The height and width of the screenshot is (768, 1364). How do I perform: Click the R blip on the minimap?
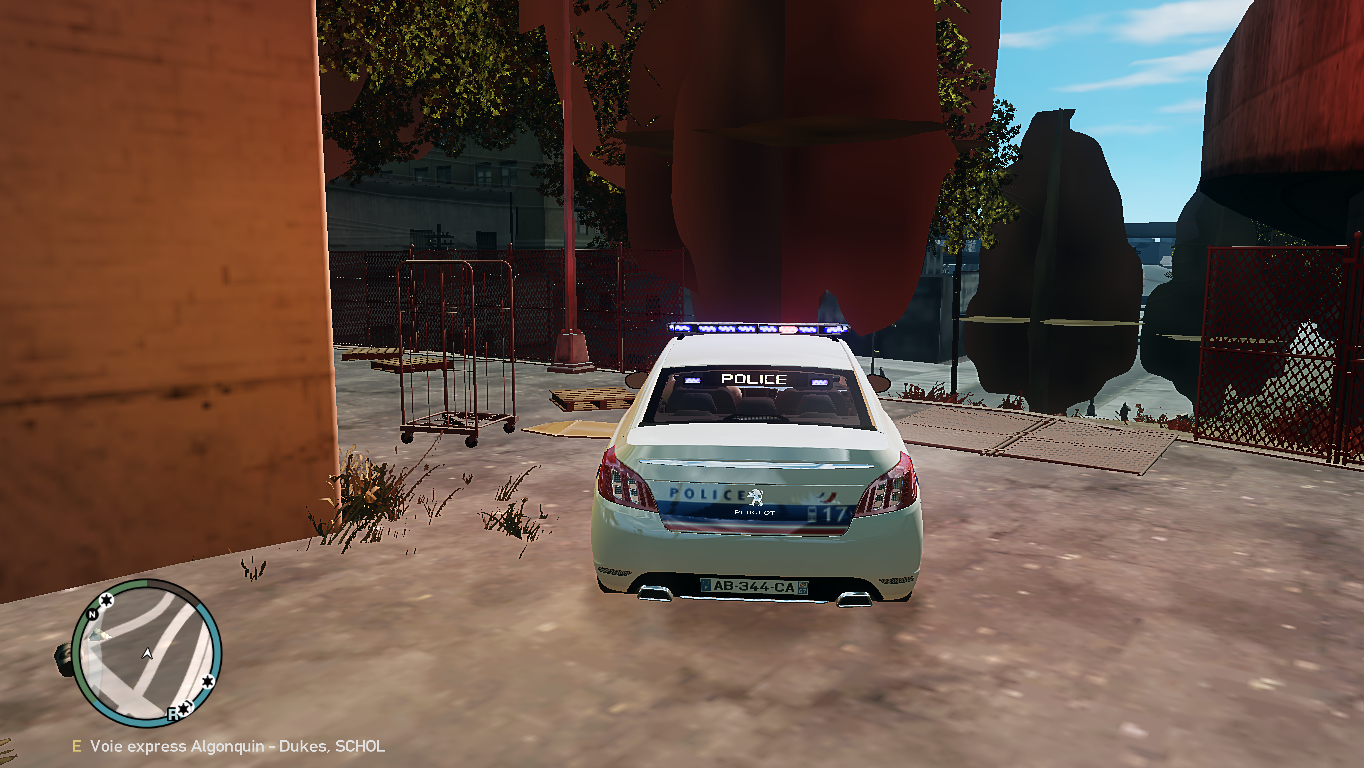tap(173, 713)
